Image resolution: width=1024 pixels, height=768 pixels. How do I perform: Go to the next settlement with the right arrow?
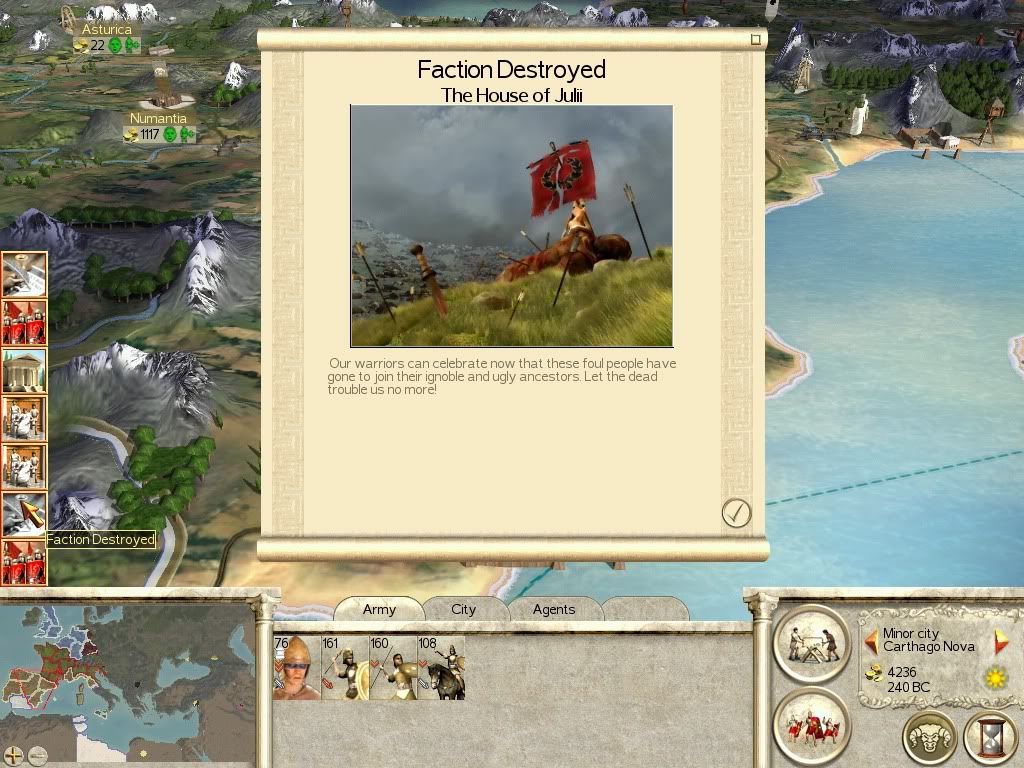1001,640
